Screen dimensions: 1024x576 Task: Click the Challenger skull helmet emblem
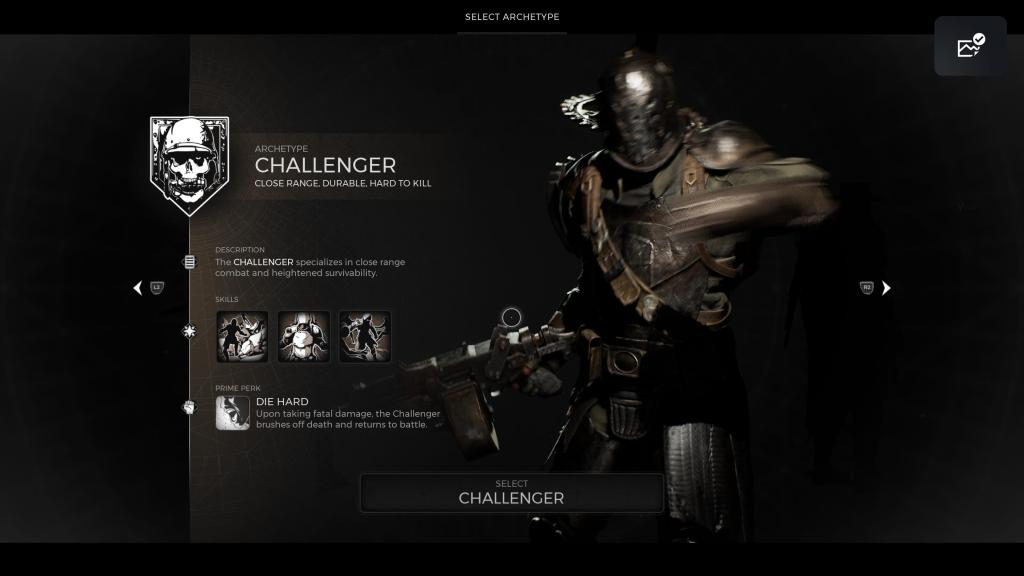(189, 165)
